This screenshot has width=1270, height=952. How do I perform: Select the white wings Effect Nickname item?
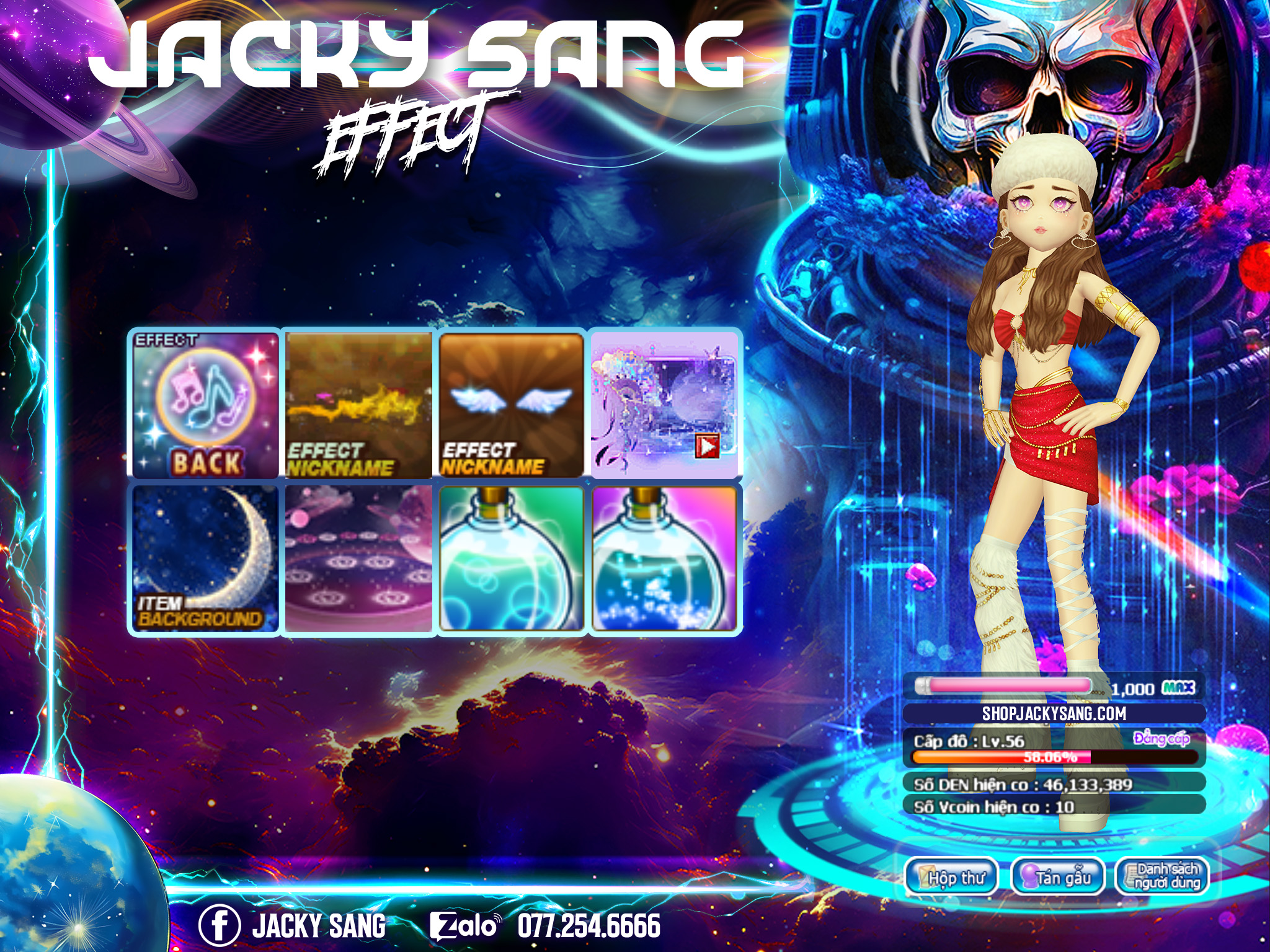512,405
